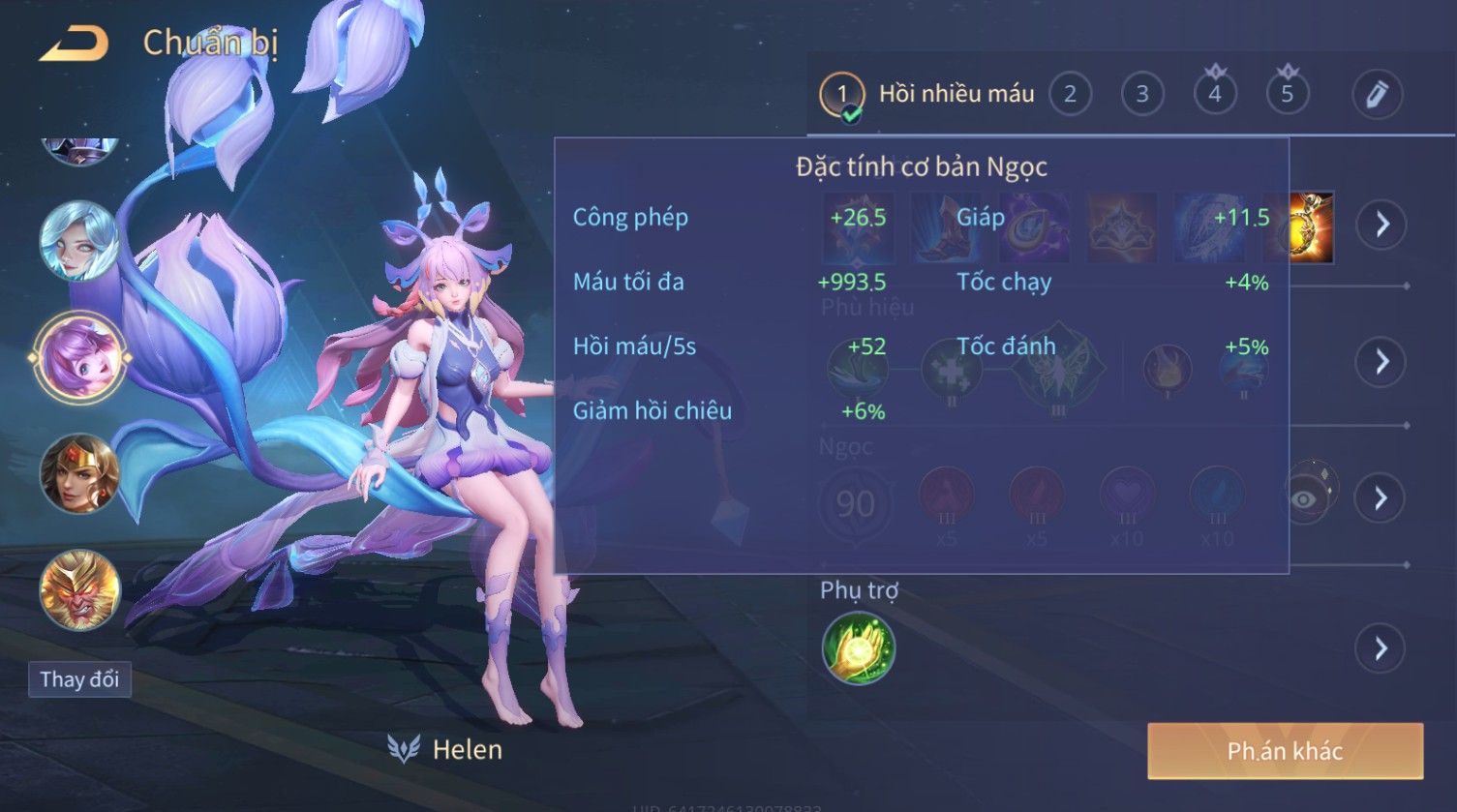The image size is (1457, 812).
Task: Click the Thay đổi hero button
Action: coord(79,679)
